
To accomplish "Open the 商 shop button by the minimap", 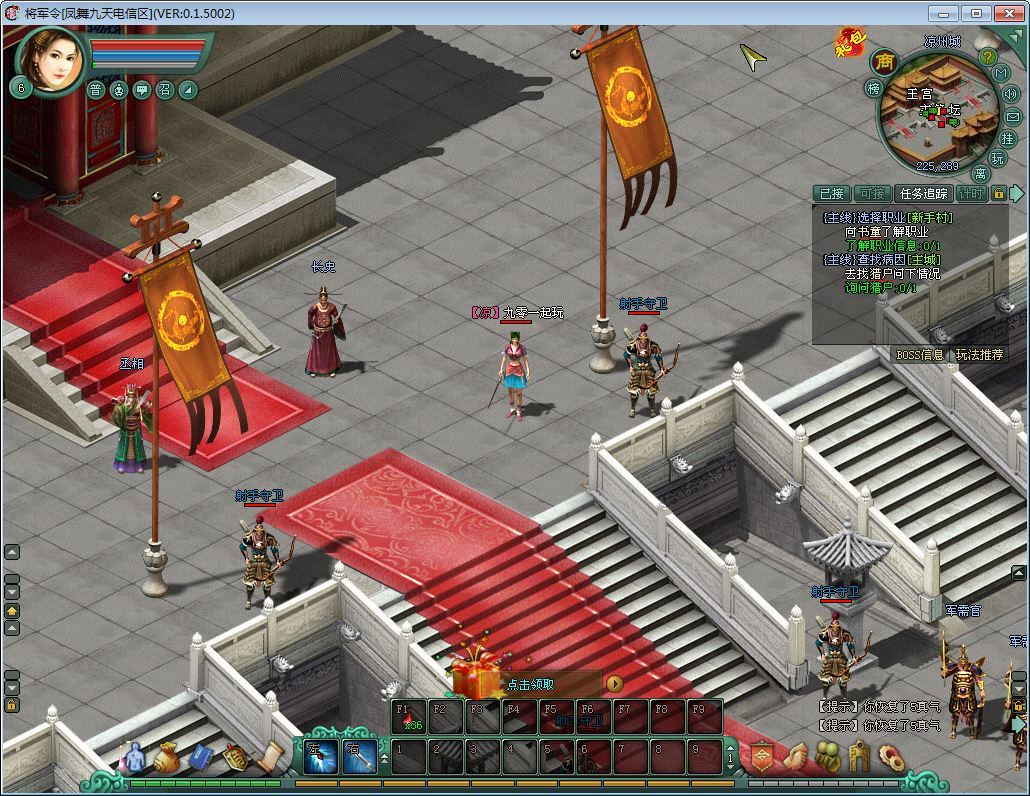I will 883,62.
